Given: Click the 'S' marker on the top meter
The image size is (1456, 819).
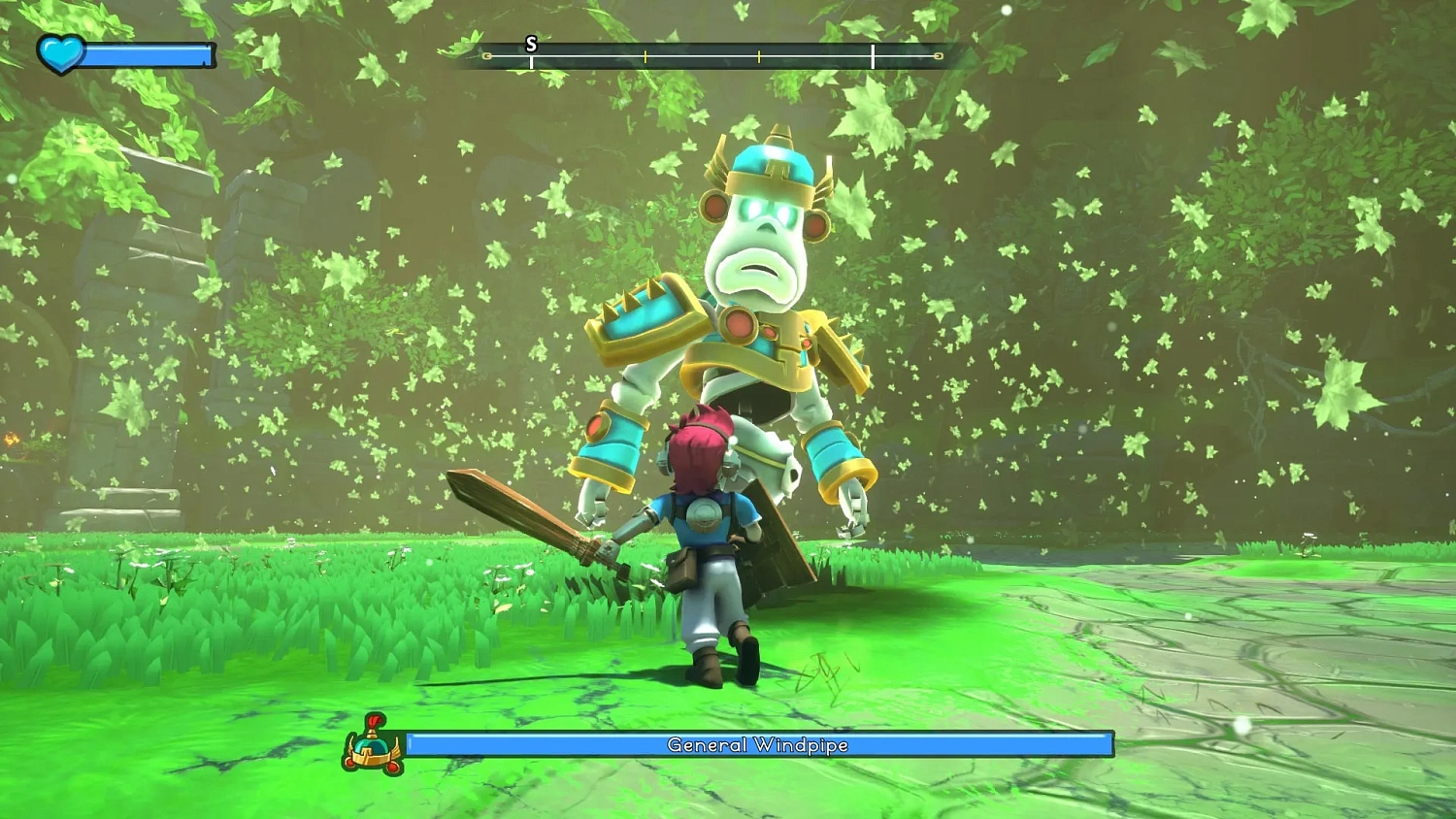Looking at the screenshot, I should point(531,43).
